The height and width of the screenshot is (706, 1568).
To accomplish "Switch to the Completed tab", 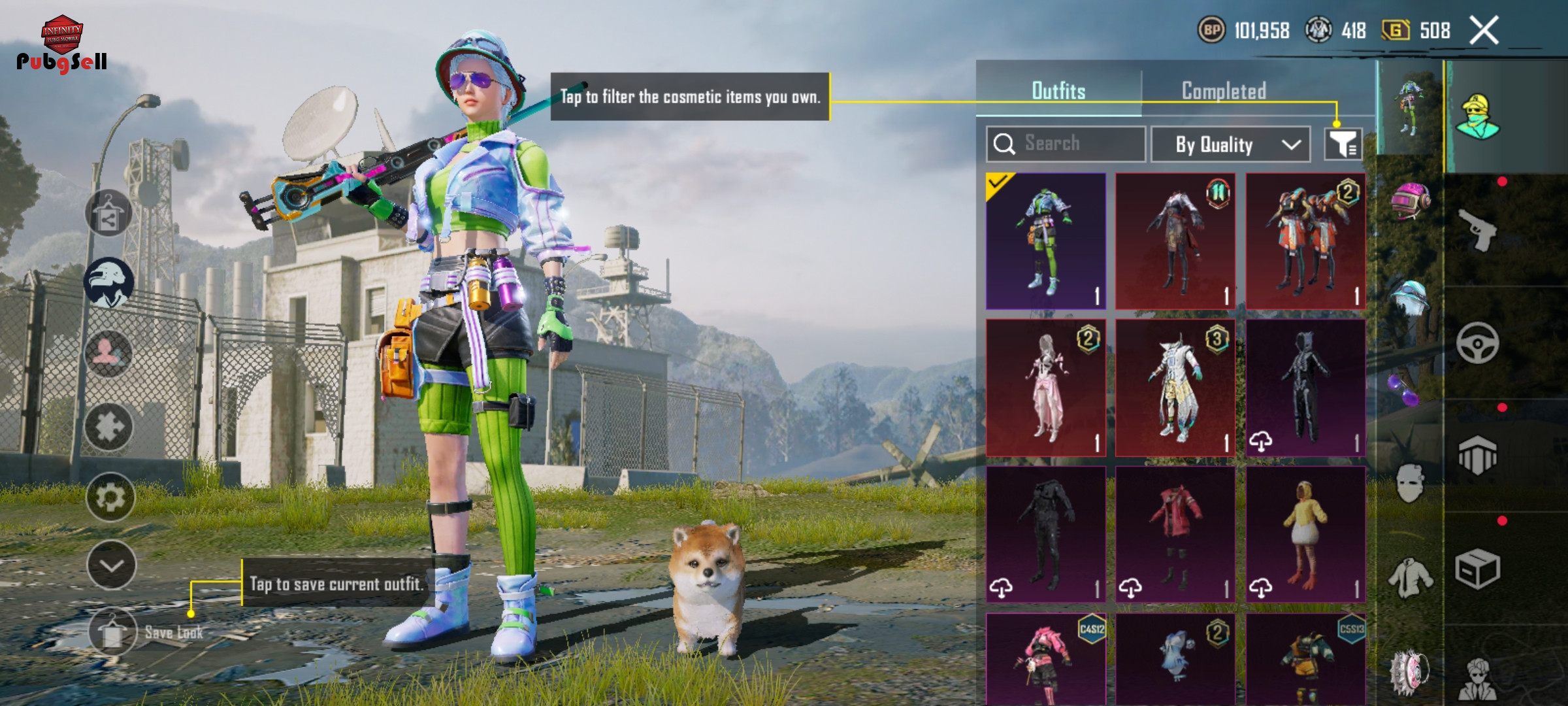I will (1224, 91).
